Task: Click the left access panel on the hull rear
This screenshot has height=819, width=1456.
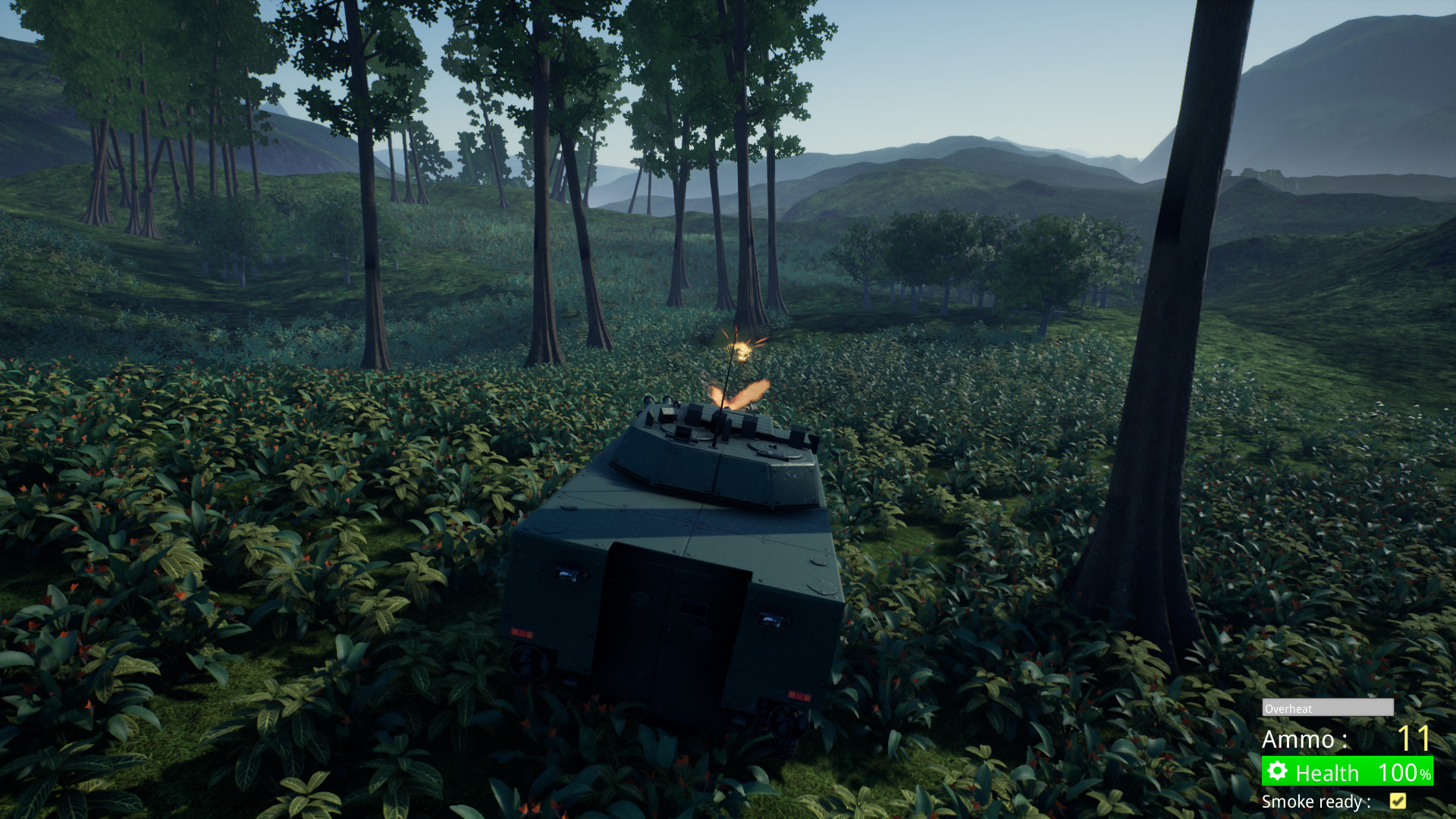Action: point(566,574)
